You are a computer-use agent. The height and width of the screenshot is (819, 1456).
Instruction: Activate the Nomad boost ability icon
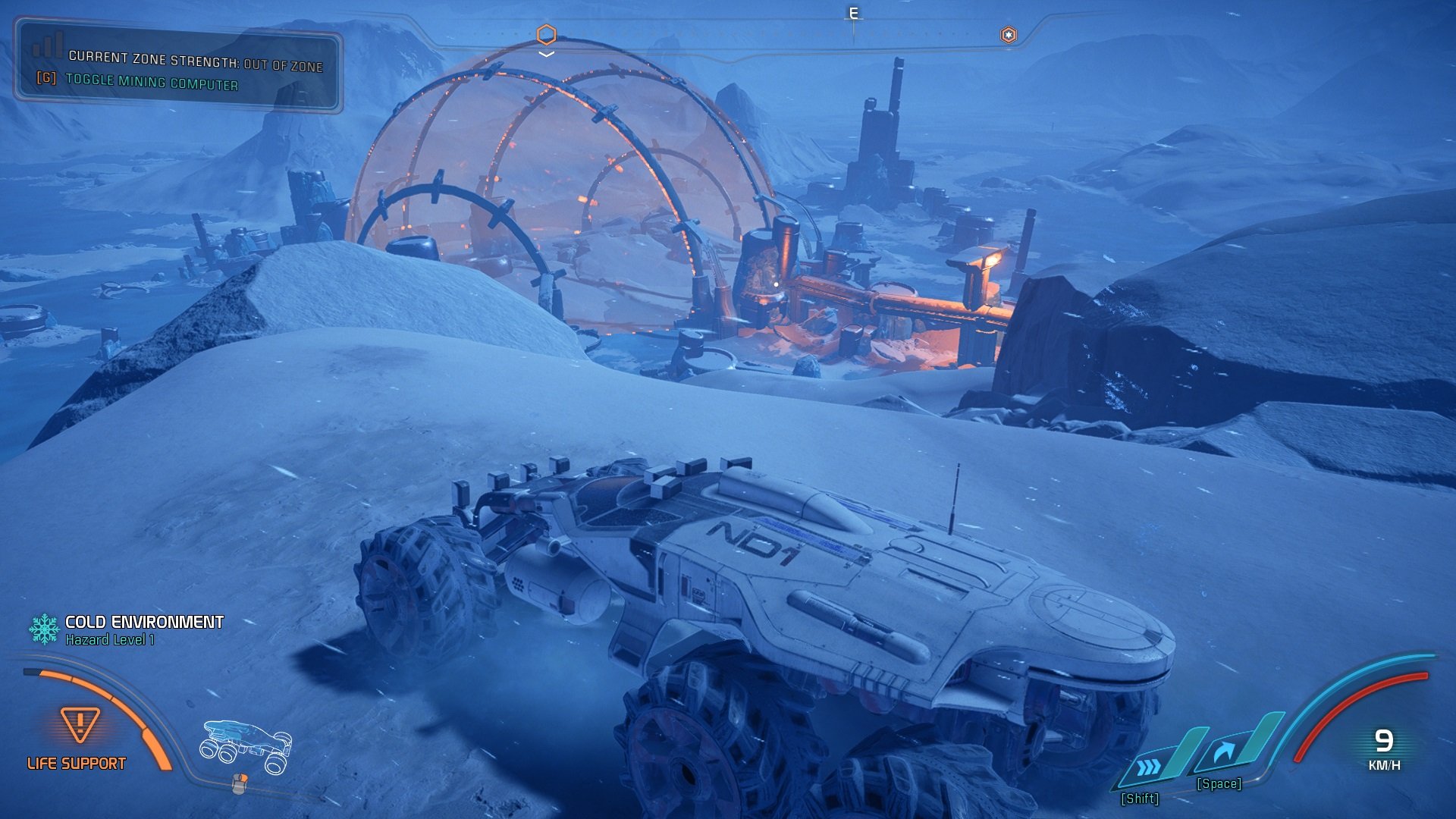tap(1150, 767)
